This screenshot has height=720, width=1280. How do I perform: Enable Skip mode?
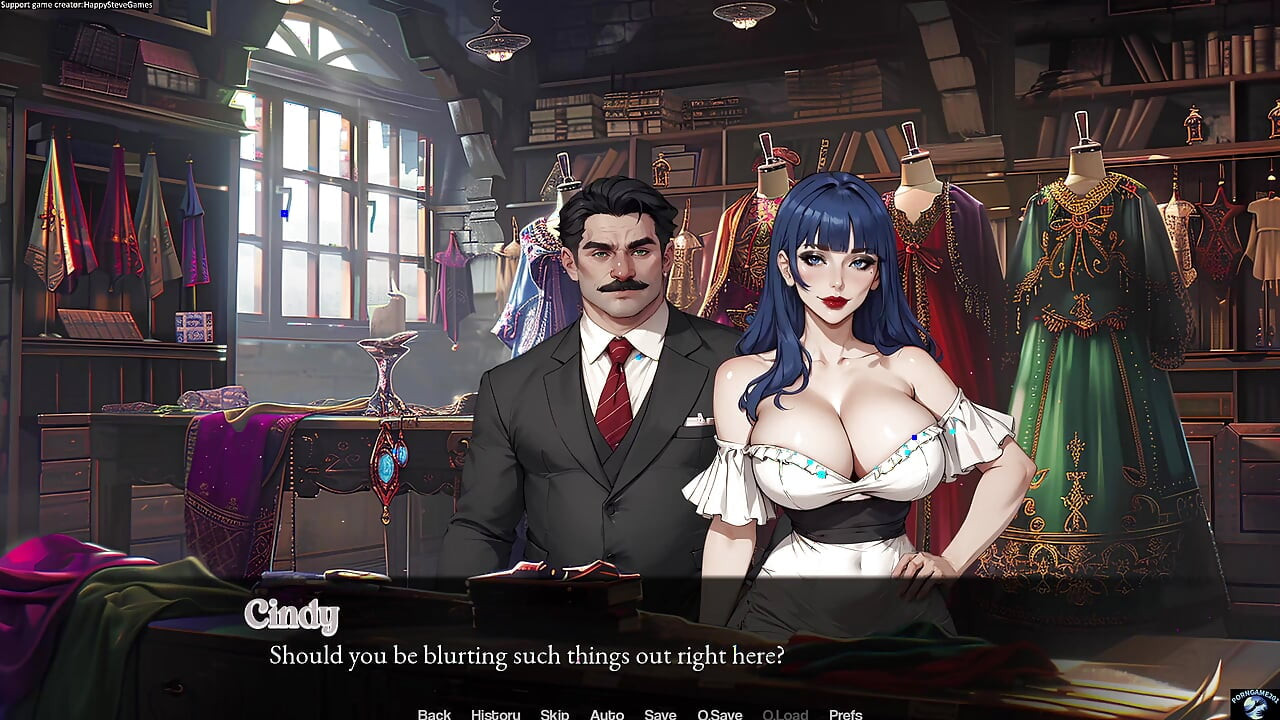coord(555,714)
